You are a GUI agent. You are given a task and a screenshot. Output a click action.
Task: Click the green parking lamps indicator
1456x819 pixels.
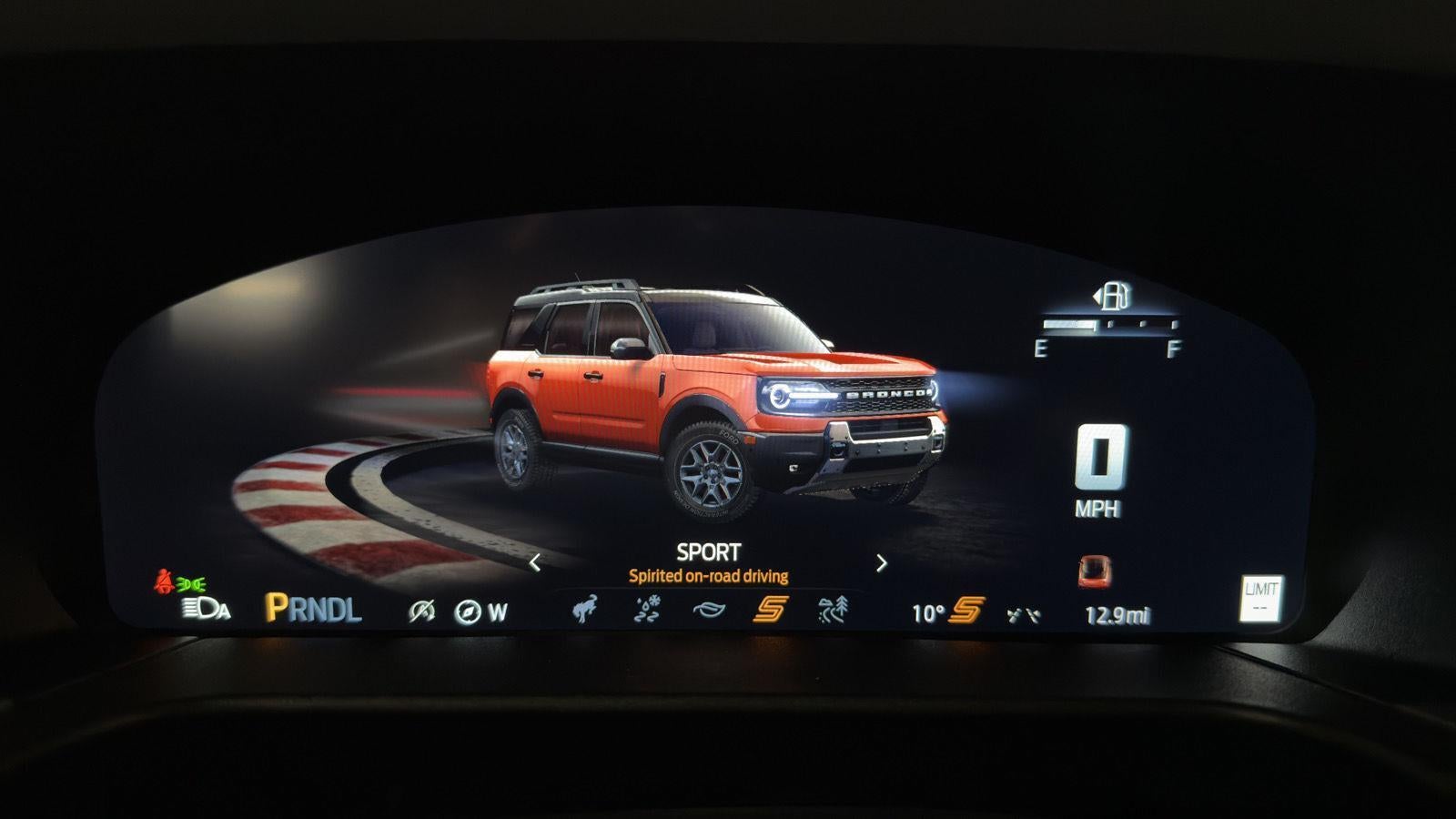[193, 585]
